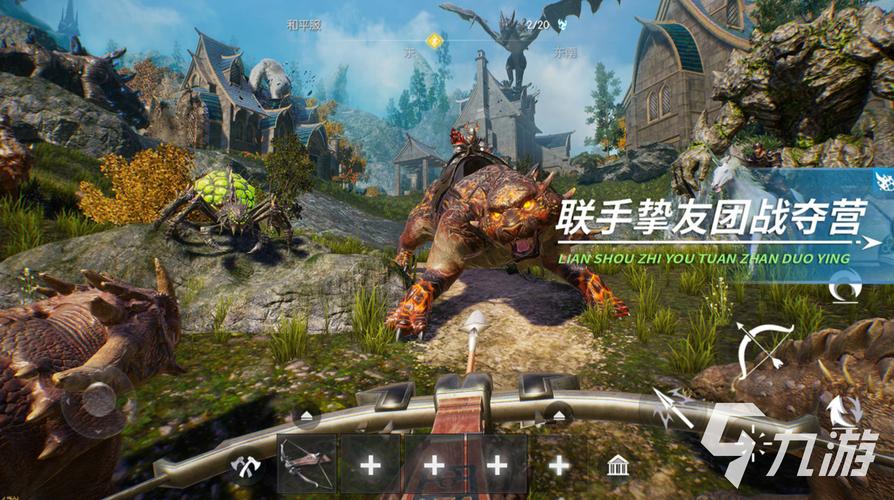Fire with the bow and arrow button

(x=764, y=349)
